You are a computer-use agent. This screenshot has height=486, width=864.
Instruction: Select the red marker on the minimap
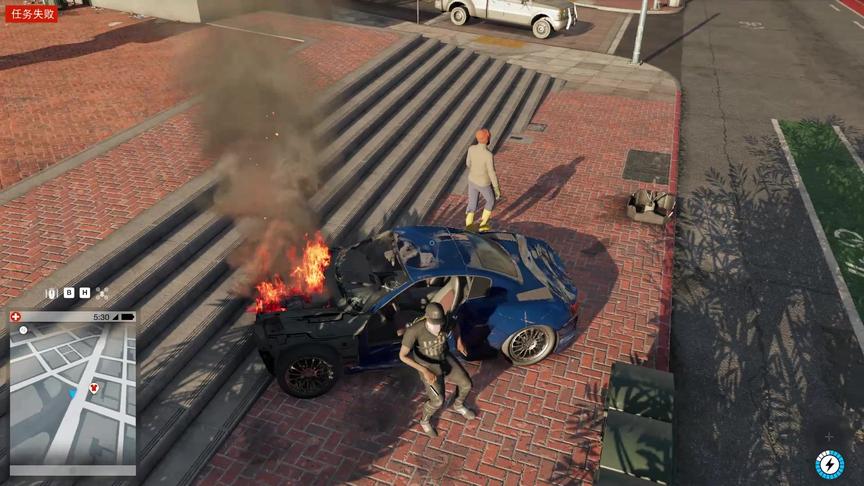tap(91, 387)
